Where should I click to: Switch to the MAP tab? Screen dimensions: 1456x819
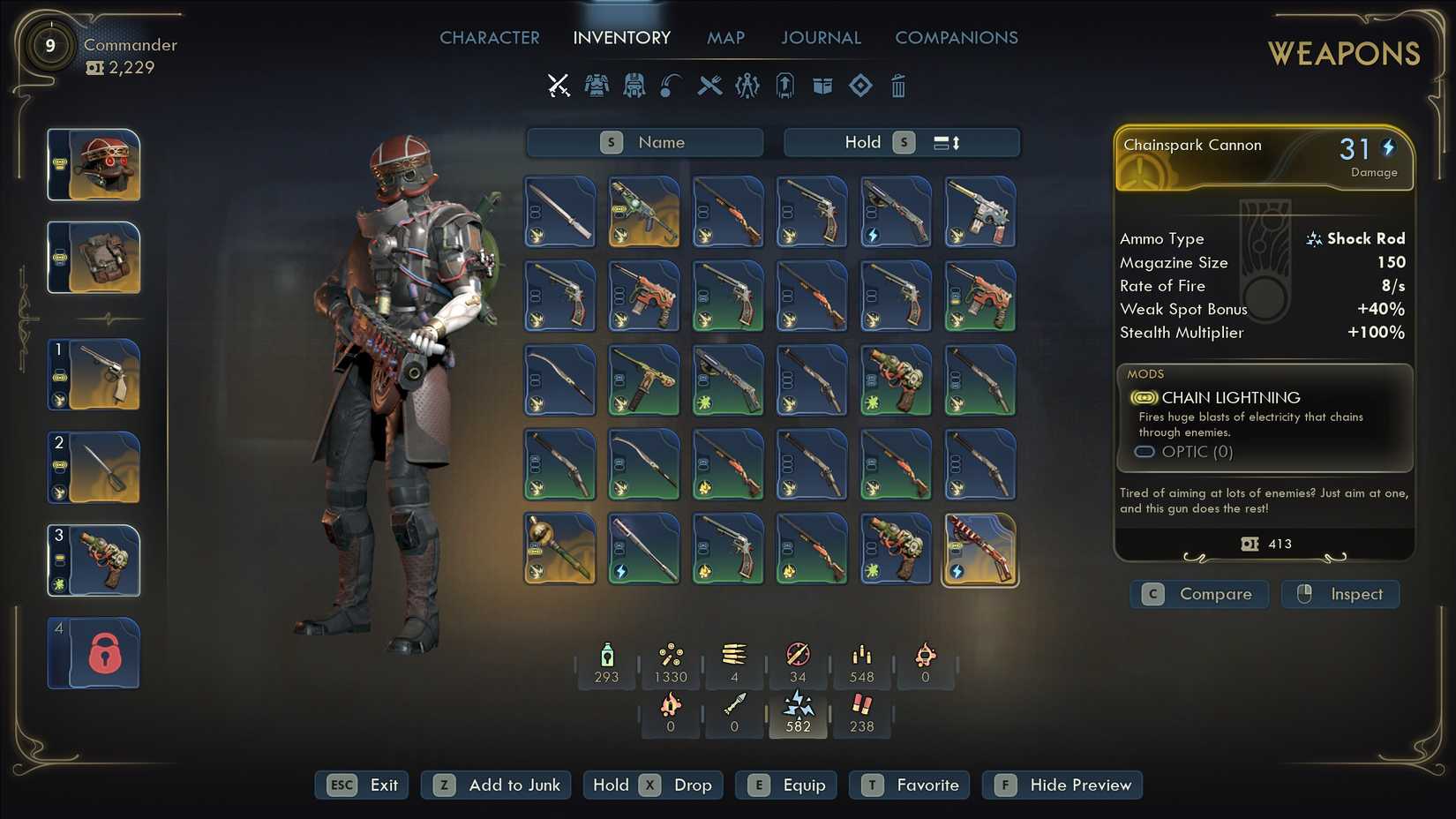click(x=725, y=37)
